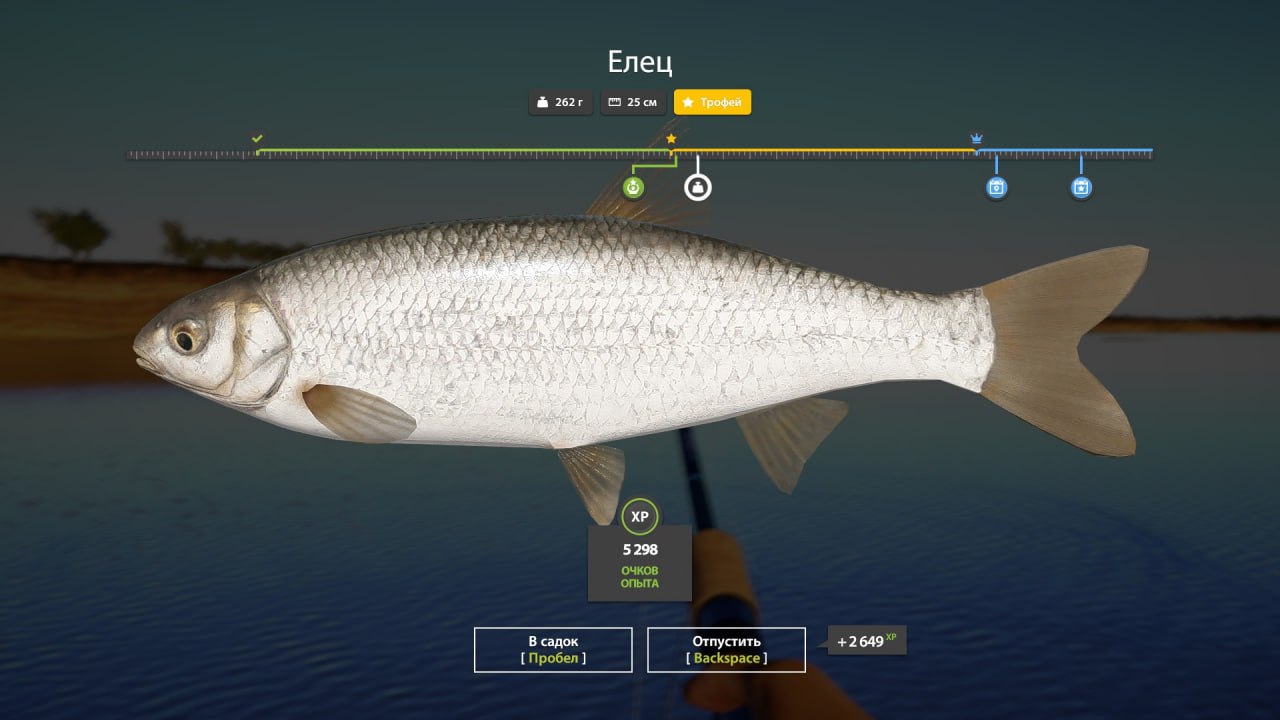Release the fish with Отпустить button
Screen dimensions: 1280x720
coord(726,649)
